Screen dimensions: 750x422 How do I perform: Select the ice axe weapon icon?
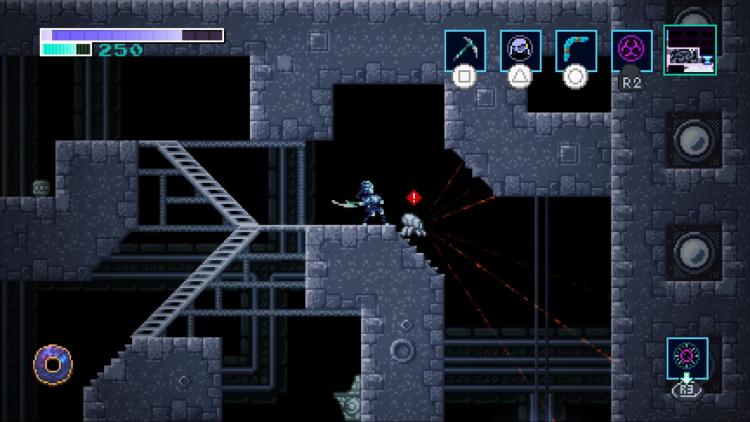pyautogui.click(x=465, y=50)
